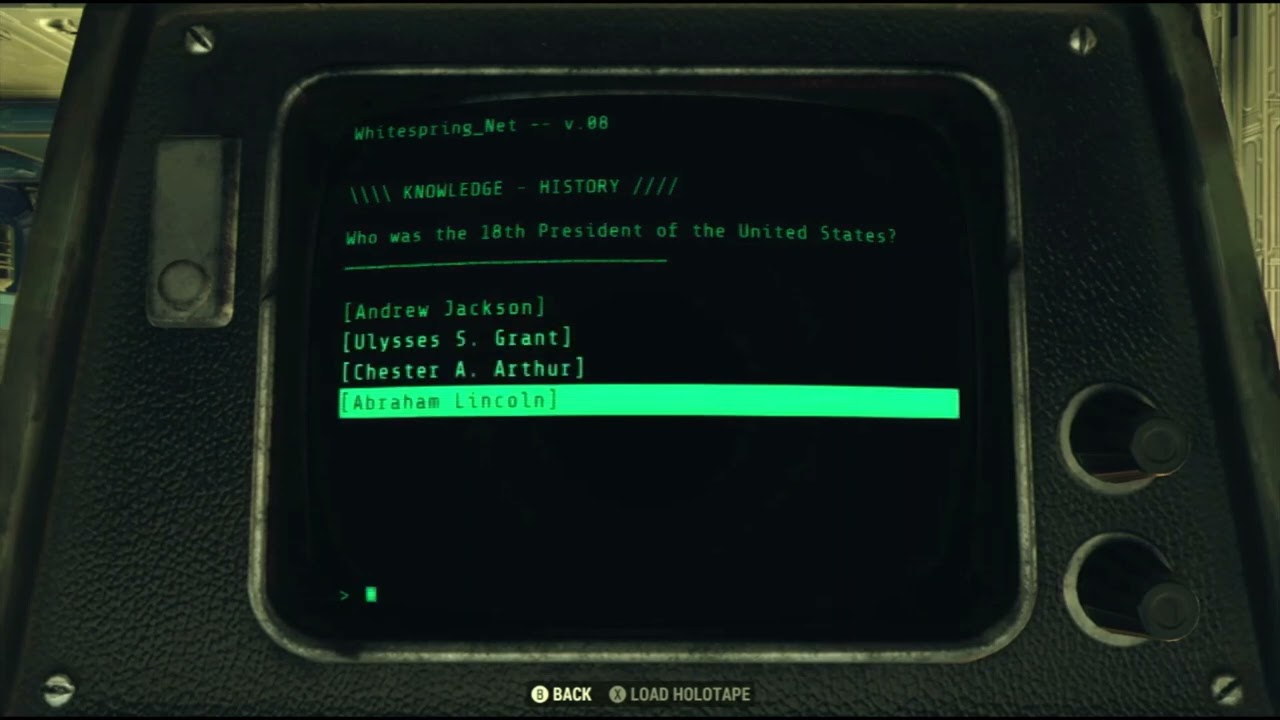Click the blinking cursor at the prompt
Image resolution: width=1280 pixels, height=720 pixels.
point(371,595)
